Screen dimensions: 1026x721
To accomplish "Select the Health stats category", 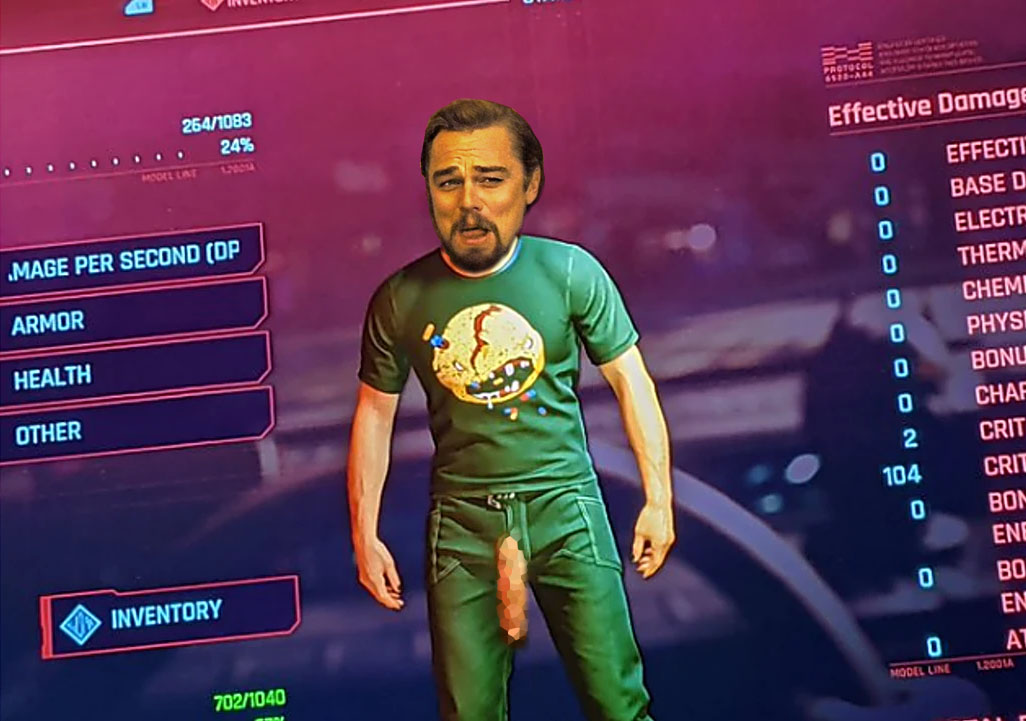I will click(x=130, y=374).
